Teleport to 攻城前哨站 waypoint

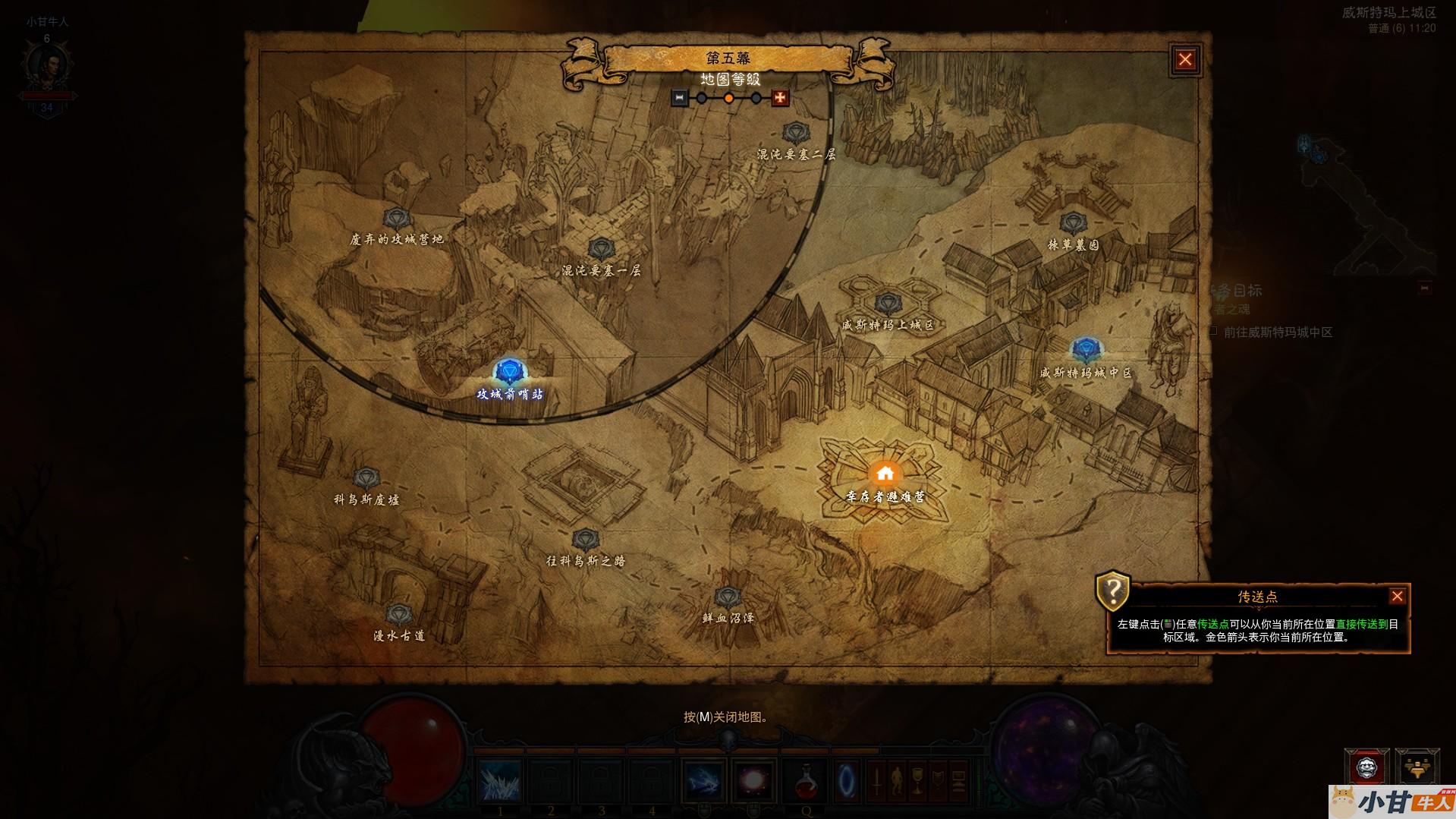(x=509, y=373)
